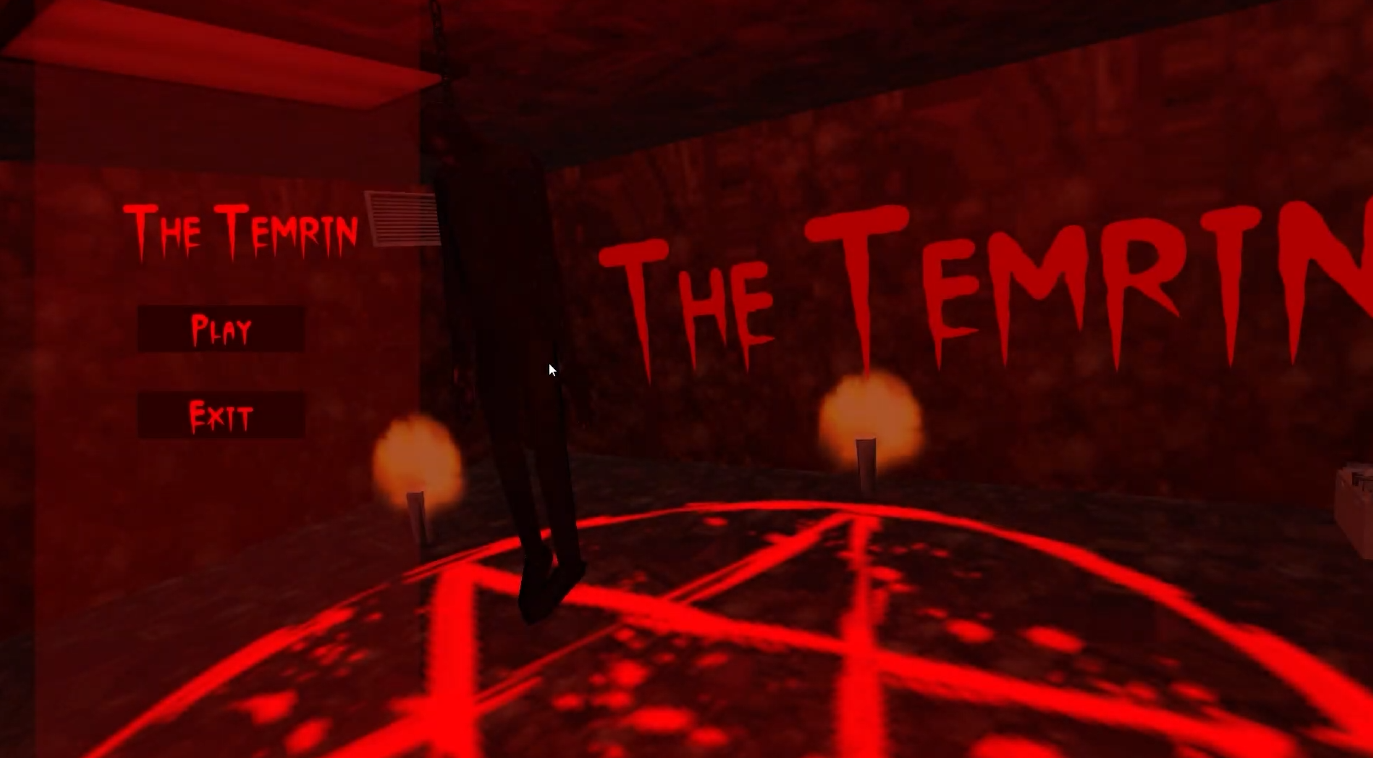Click the red 'The Temrin' menu title
This screenshot has height=758, width=1373.
click(240, 230)
